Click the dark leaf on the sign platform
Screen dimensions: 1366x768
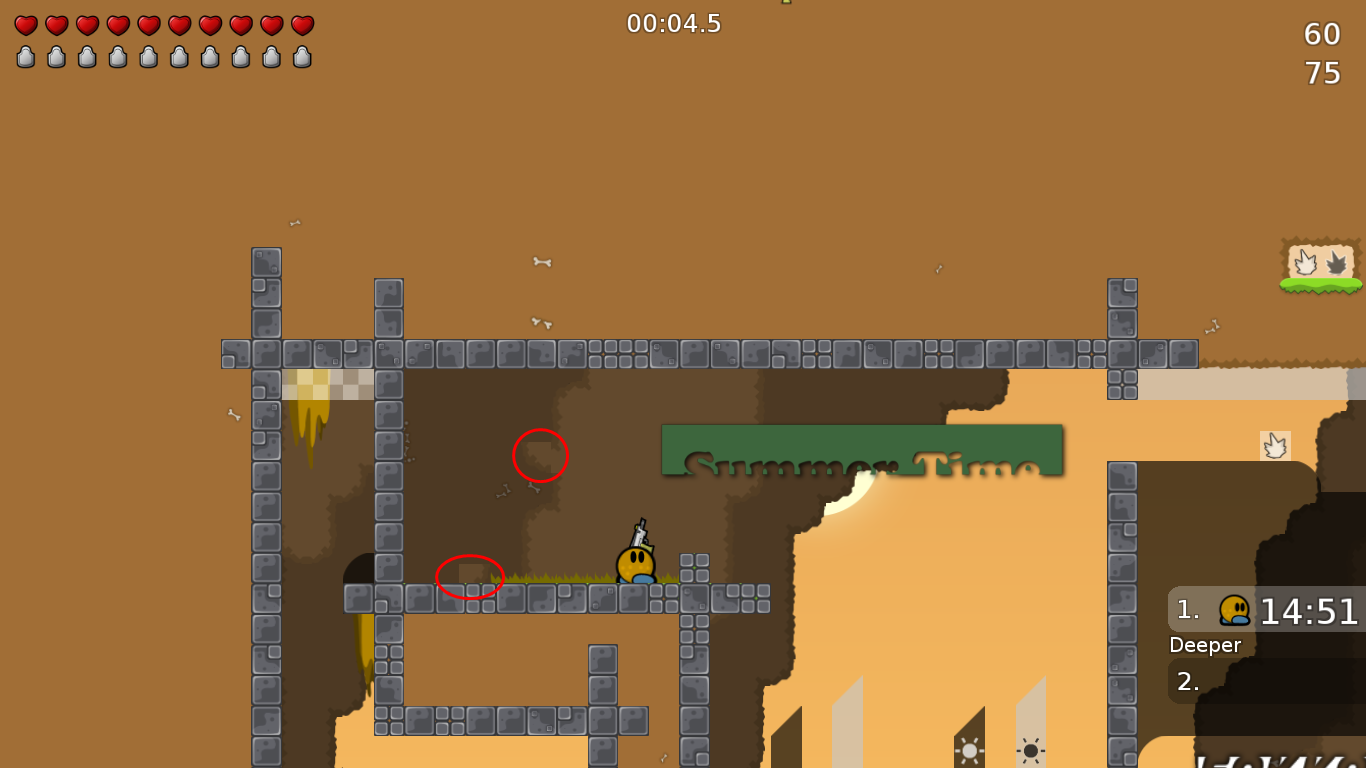coord(1335,260)
